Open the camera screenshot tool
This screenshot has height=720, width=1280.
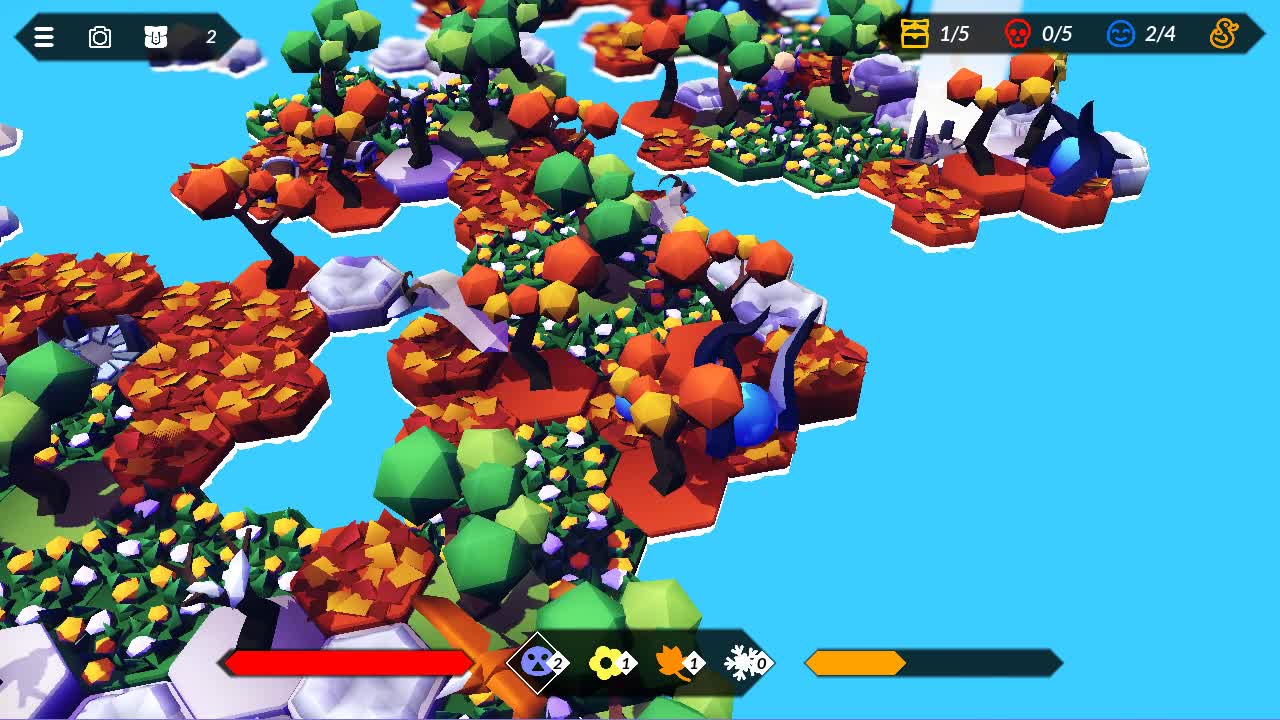pyautogui.click(x=98, y=37)
